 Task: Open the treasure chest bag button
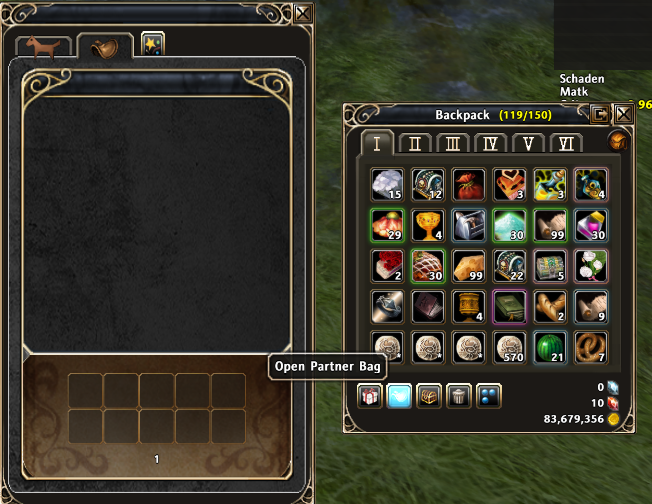click(x=430, y=396)
